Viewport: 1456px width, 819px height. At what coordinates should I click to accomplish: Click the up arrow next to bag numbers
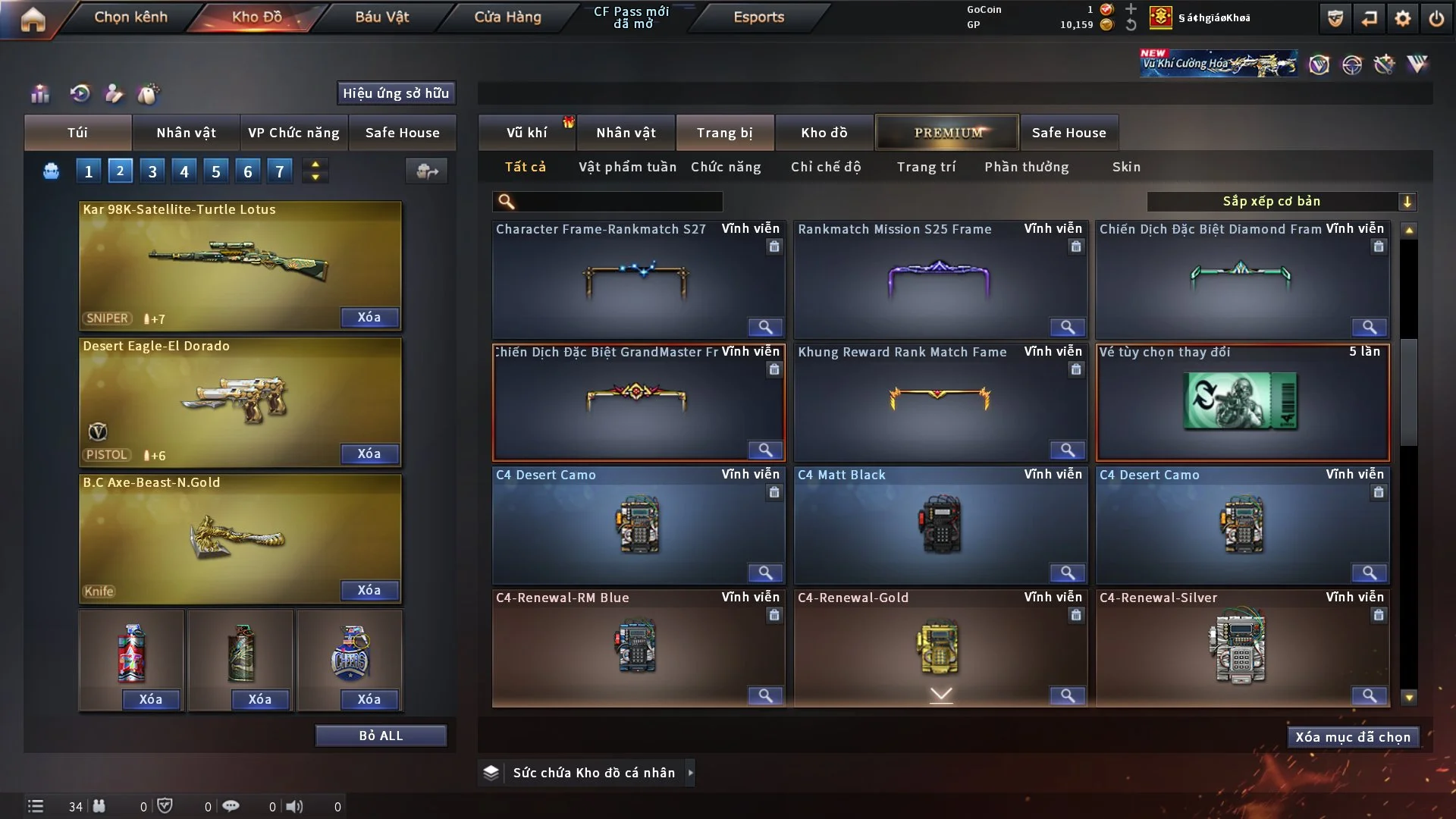click(315, 164)
